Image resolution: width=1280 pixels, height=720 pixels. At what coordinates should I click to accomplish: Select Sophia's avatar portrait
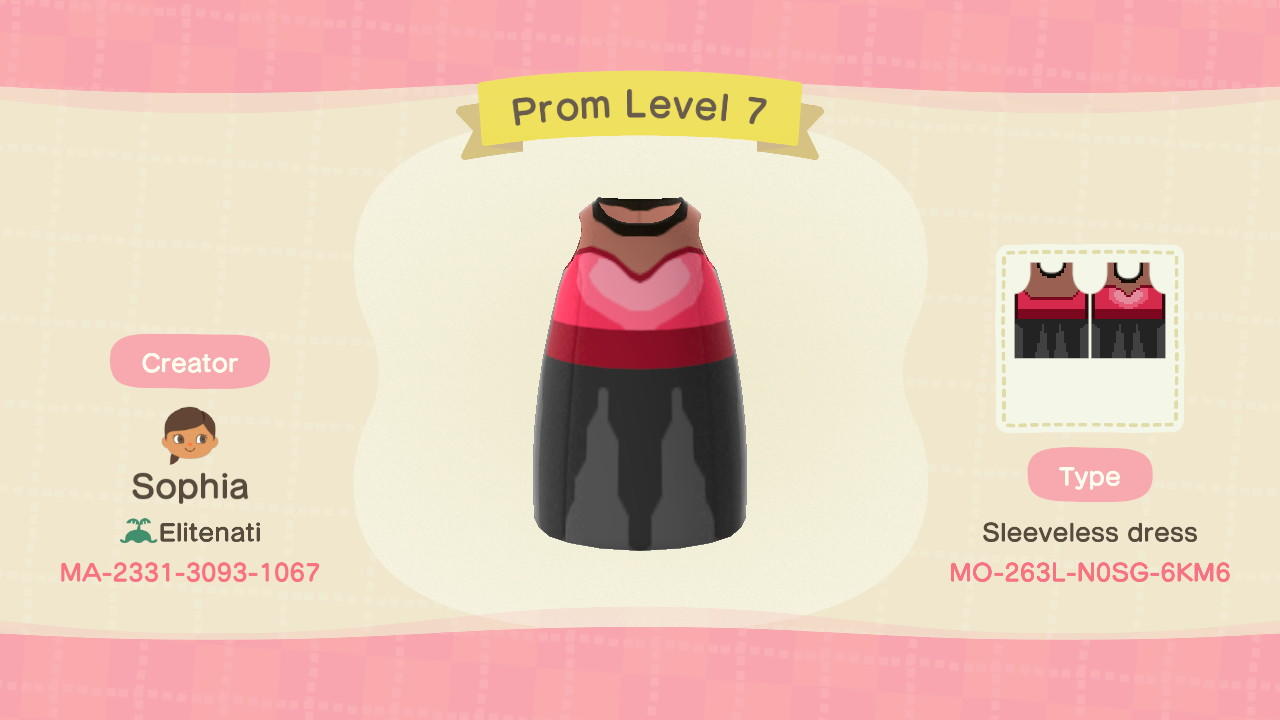(x=189, y=434)
